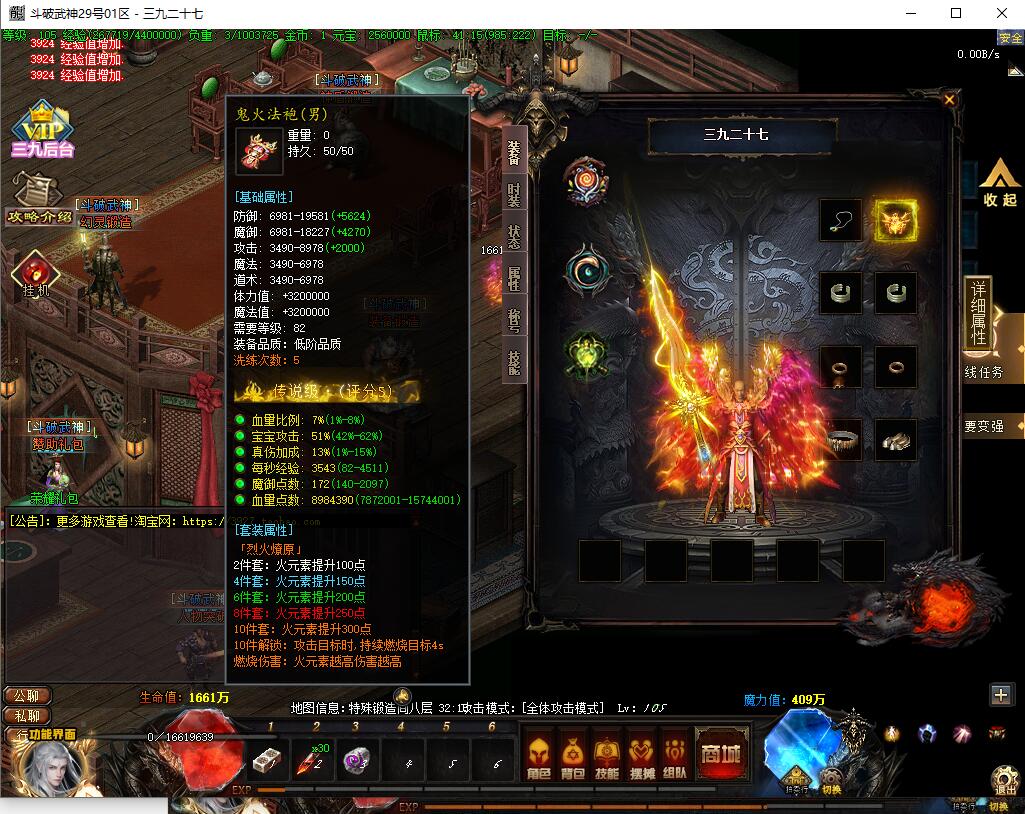The image size is (1025, 814).
Task: Open the 状态 status tab
Action: (514, 237)
